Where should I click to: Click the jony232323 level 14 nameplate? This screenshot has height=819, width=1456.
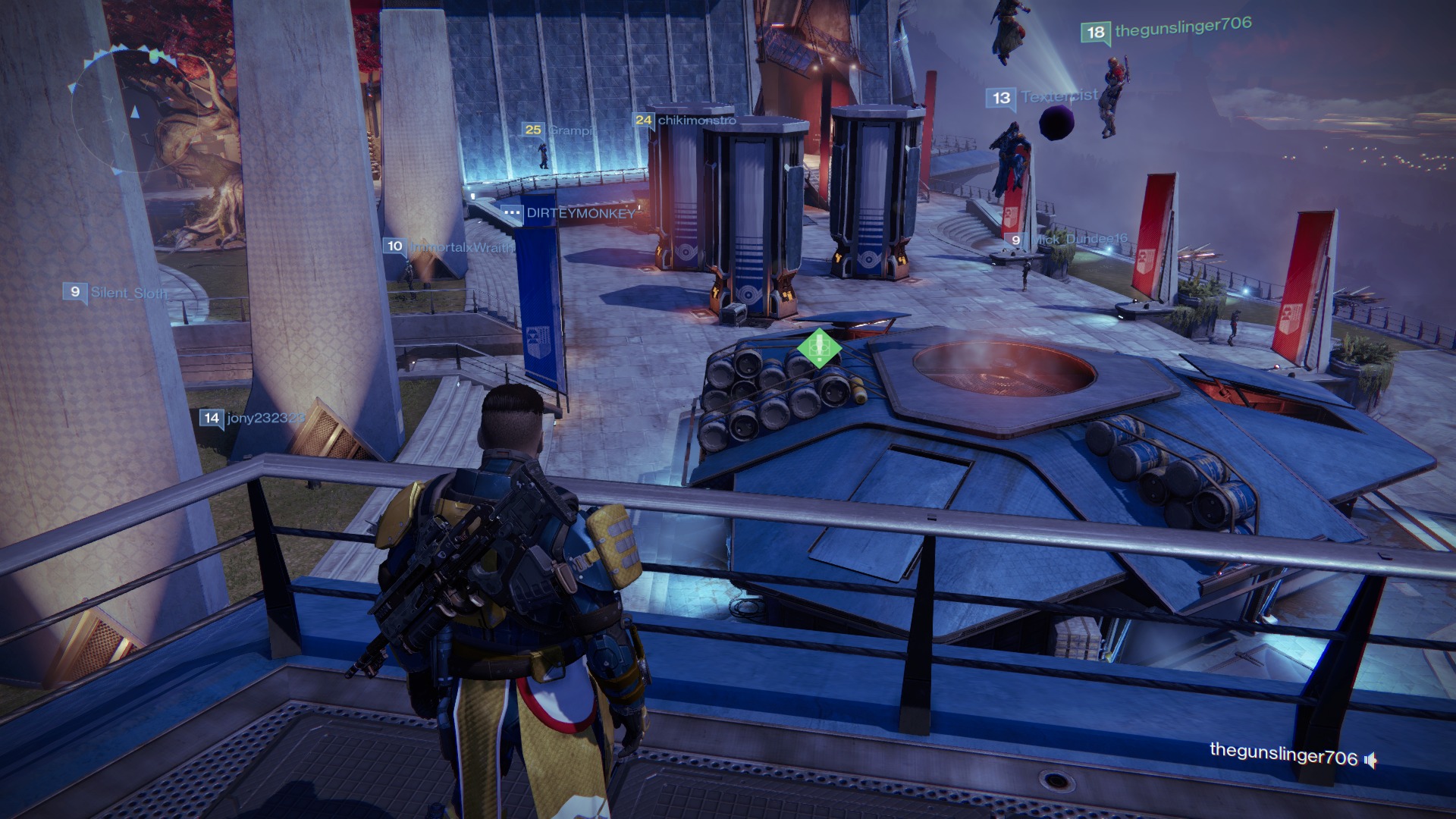(x=252, y=418)
